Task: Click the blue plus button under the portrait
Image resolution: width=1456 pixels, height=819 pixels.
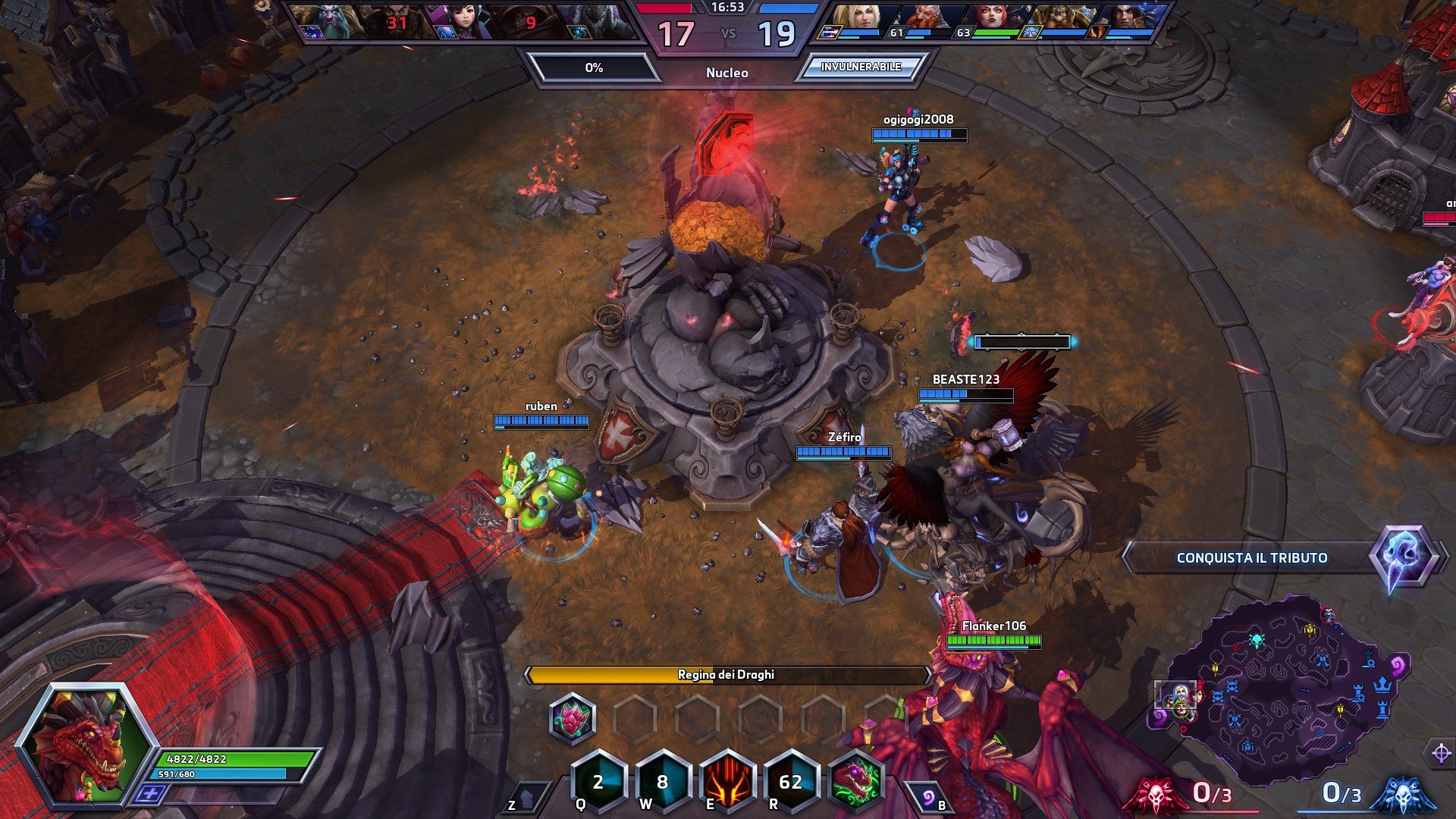Action: tap(151, 794)
